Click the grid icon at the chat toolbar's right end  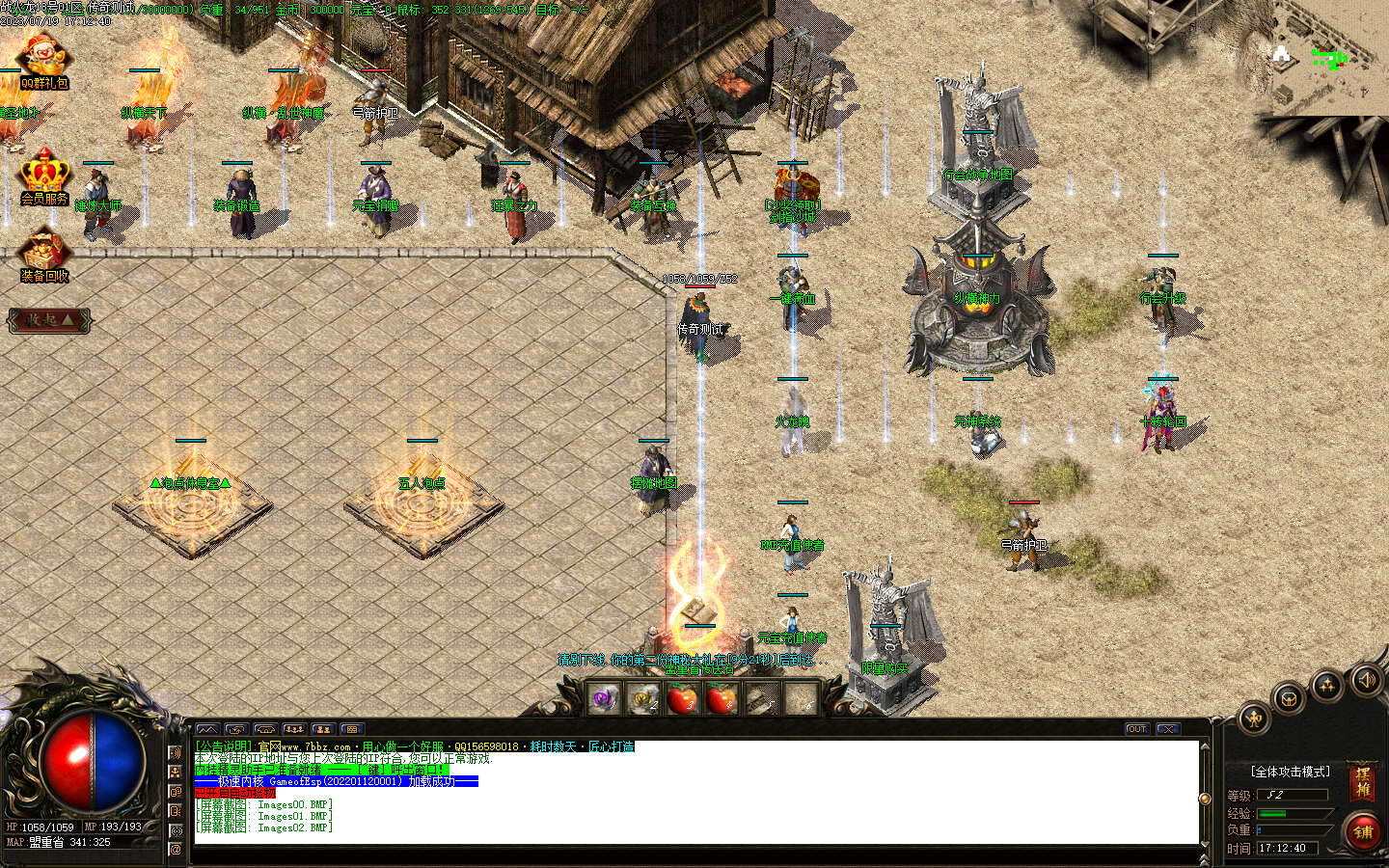(350, 729)
